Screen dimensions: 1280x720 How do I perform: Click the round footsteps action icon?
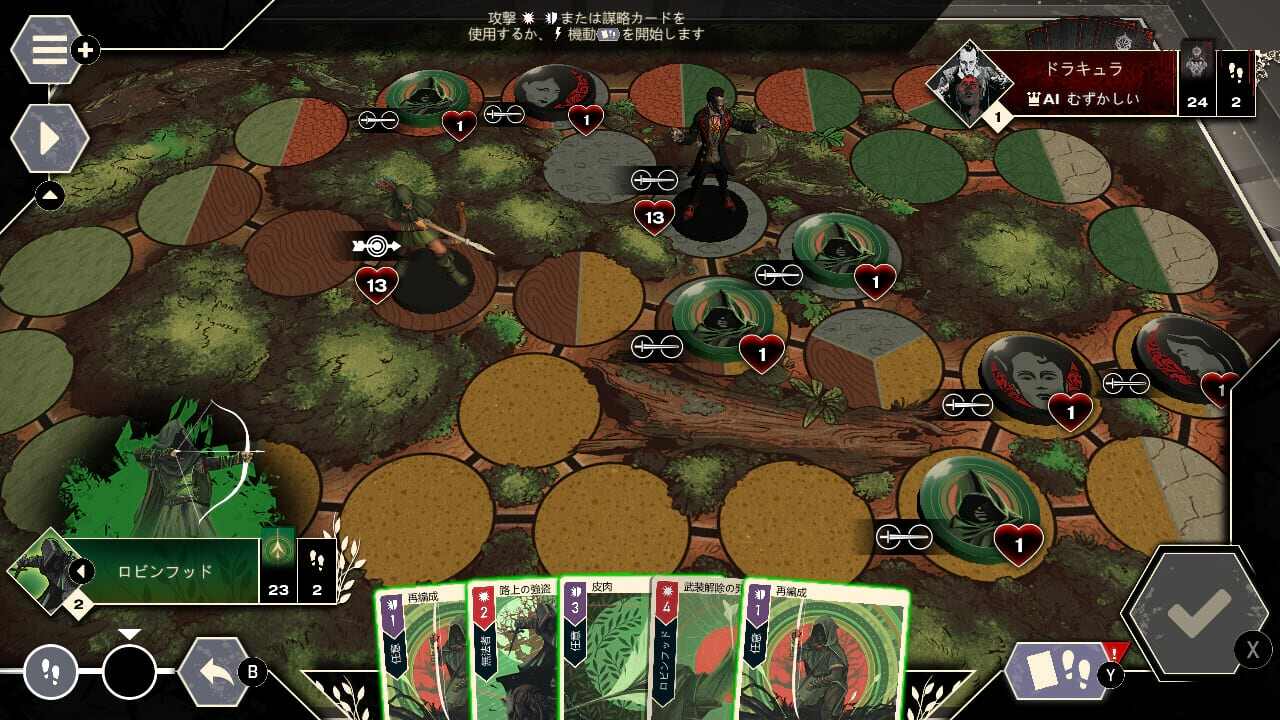(x=50, y=672)
